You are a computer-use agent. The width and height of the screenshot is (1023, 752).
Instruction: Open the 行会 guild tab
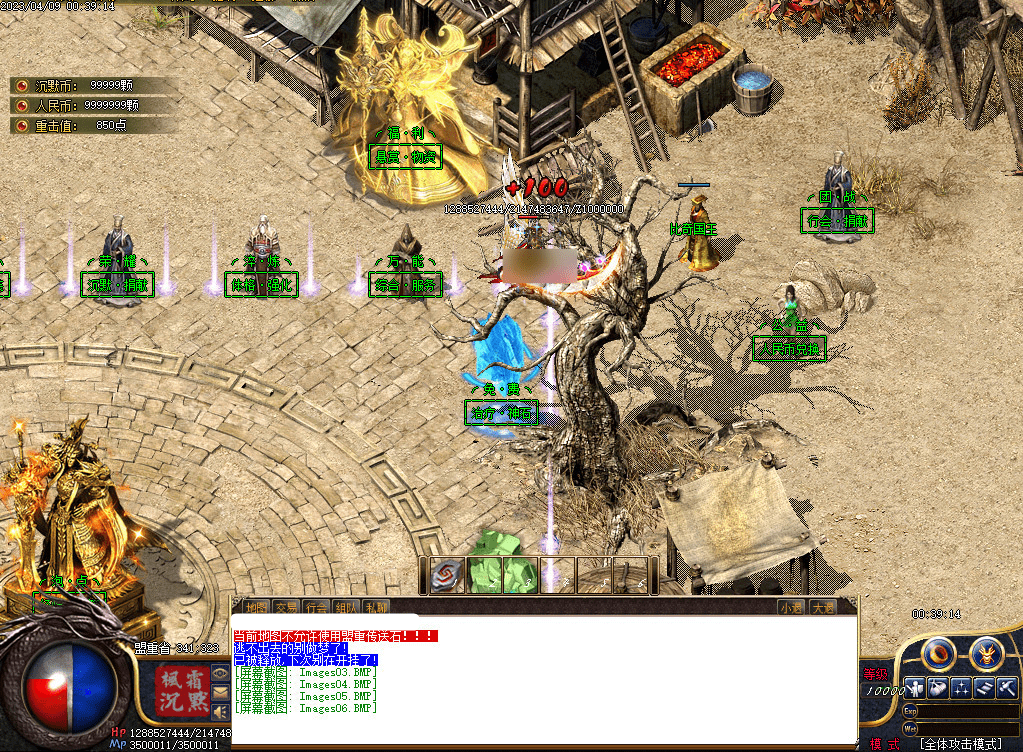pos(317,606)
